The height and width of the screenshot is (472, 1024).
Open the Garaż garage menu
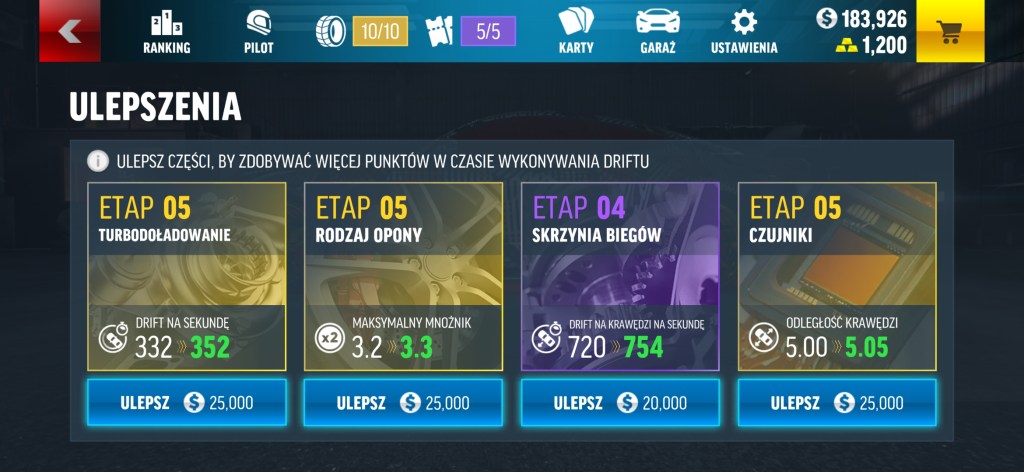point(657,31)
